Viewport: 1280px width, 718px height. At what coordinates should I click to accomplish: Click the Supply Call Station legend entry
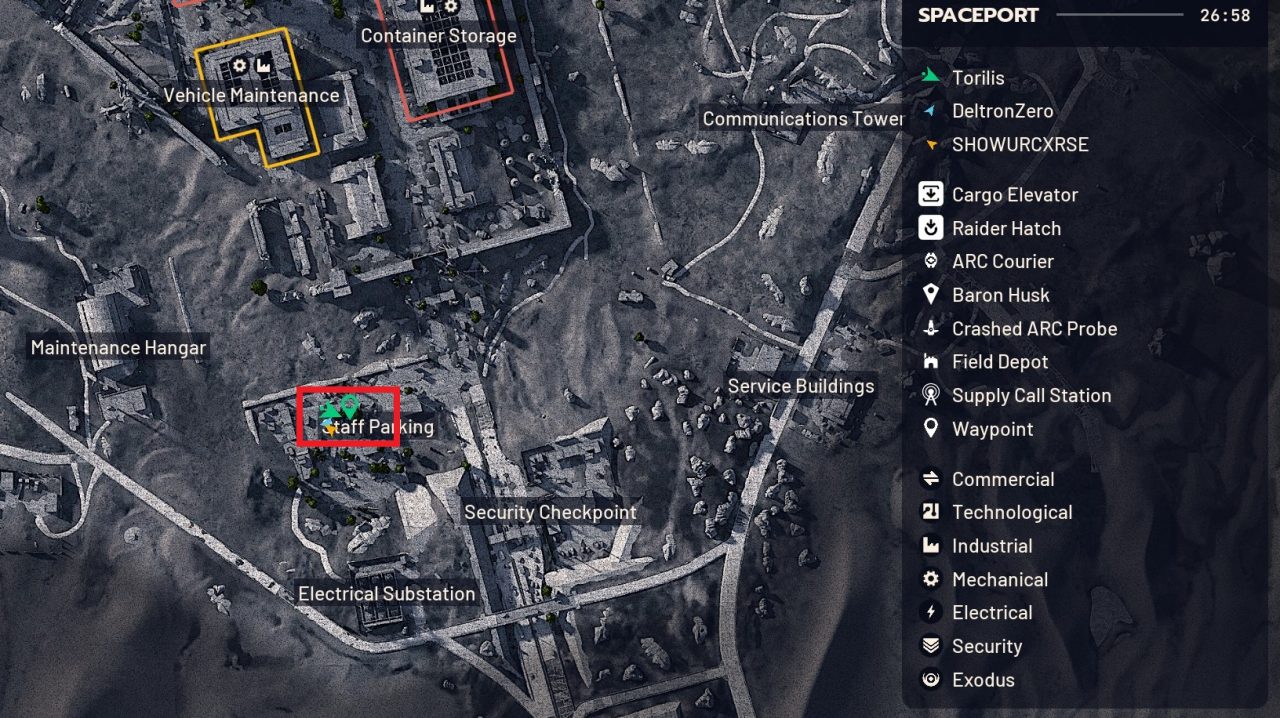(1031, 396)
